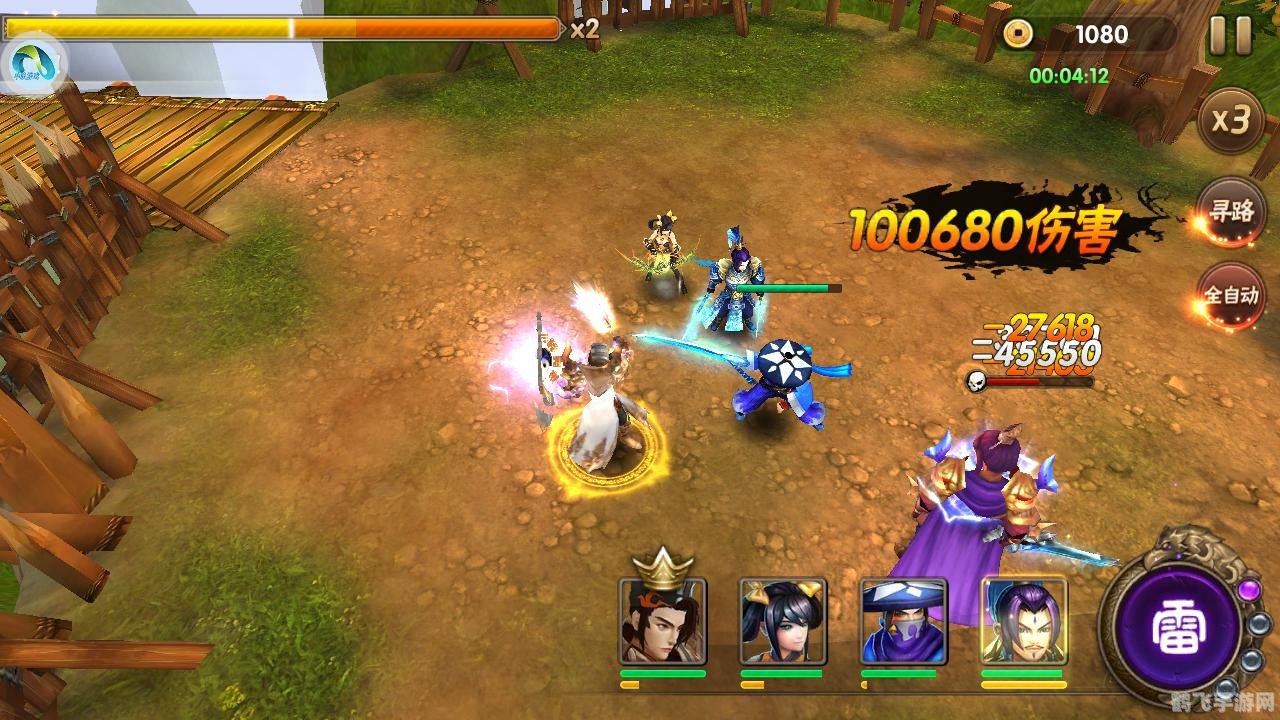Screen dimensions: 1280x720
Task: Pick the purple-haired hero portrait
Action: (x=1024, y=621)
